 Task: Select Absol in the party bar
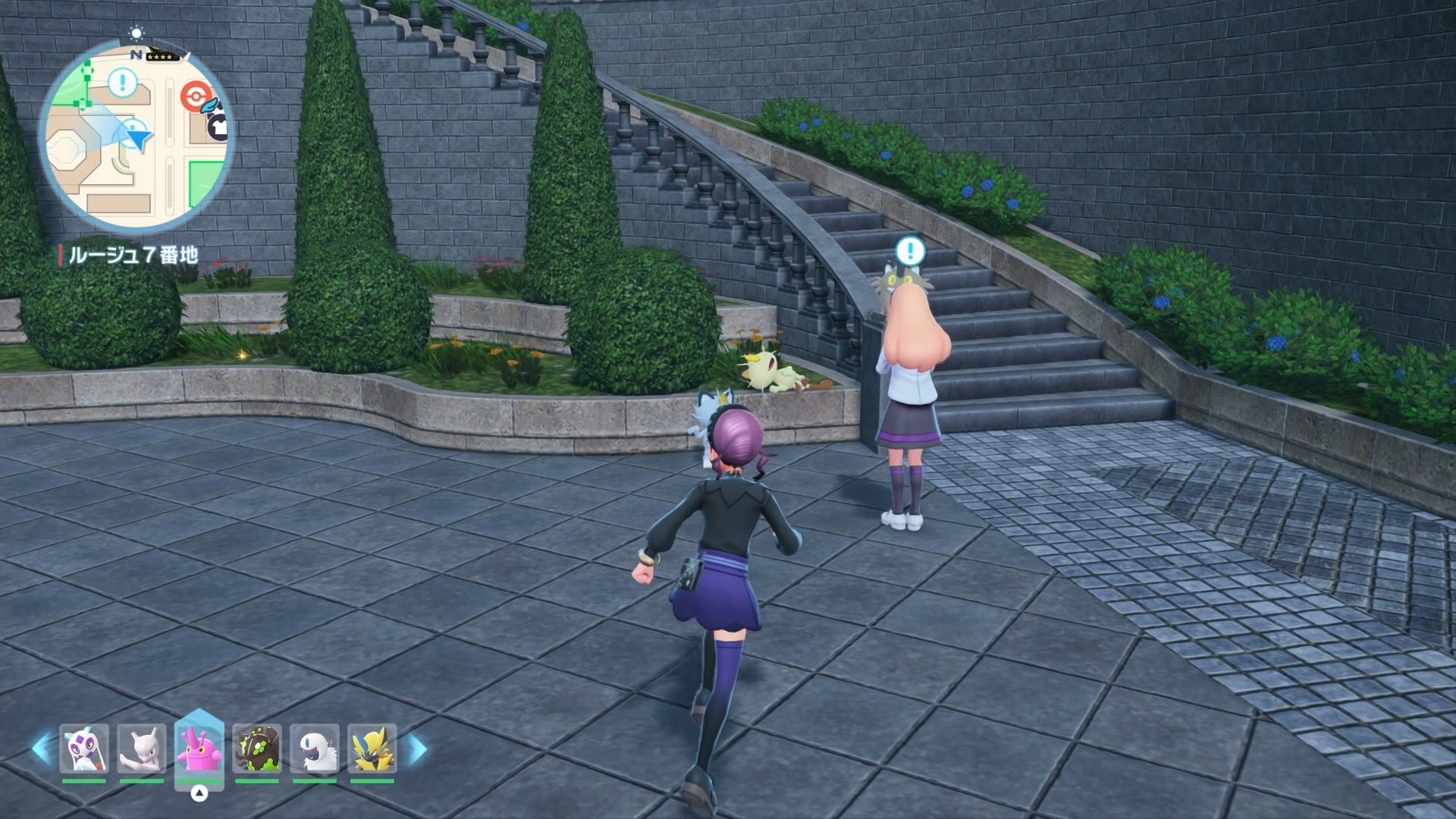pos(315,748)
